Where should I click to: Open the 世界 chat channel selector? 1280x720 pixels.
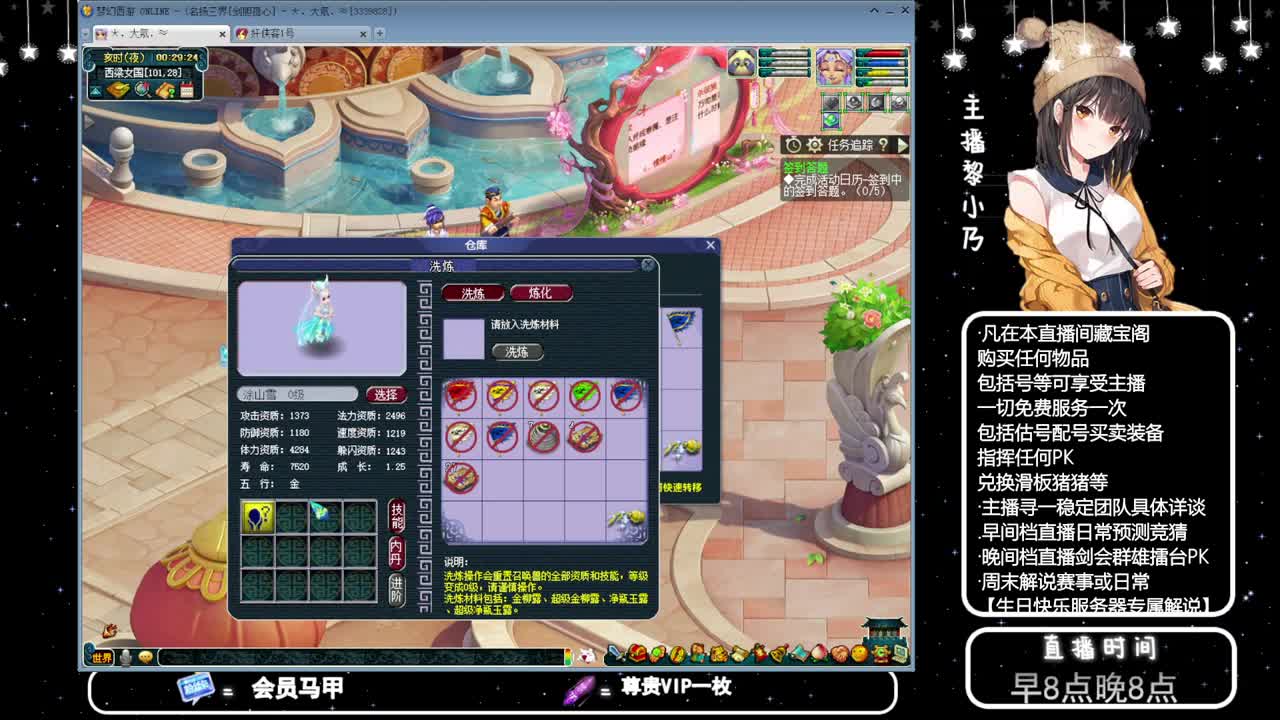point(103,656)
